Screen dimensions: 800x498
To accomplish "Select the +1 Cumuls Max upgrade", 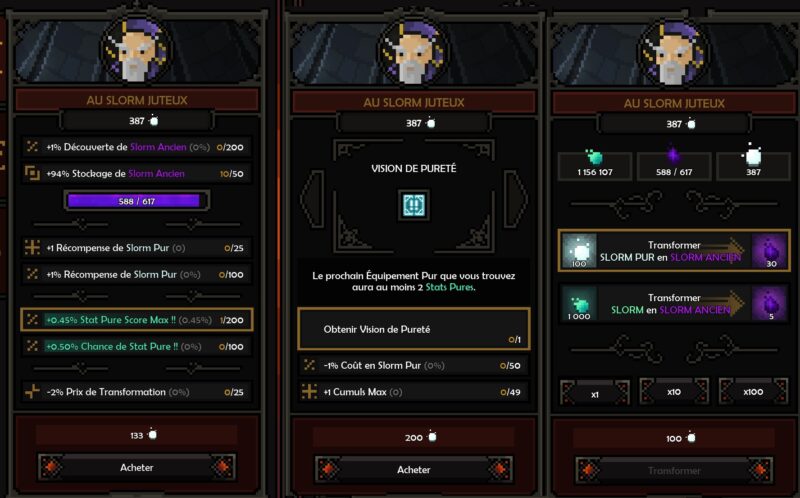I will 414,393.
